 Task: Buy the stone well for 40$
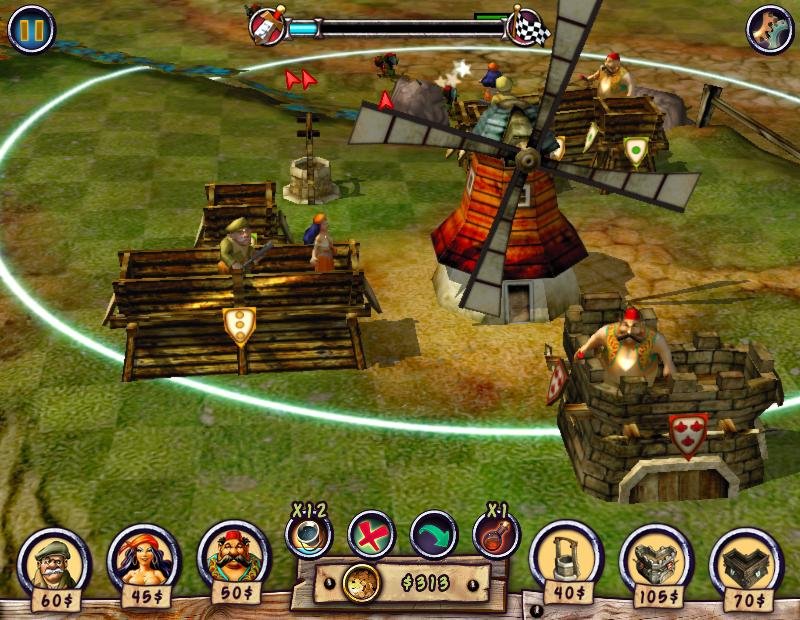pos(565,557)
